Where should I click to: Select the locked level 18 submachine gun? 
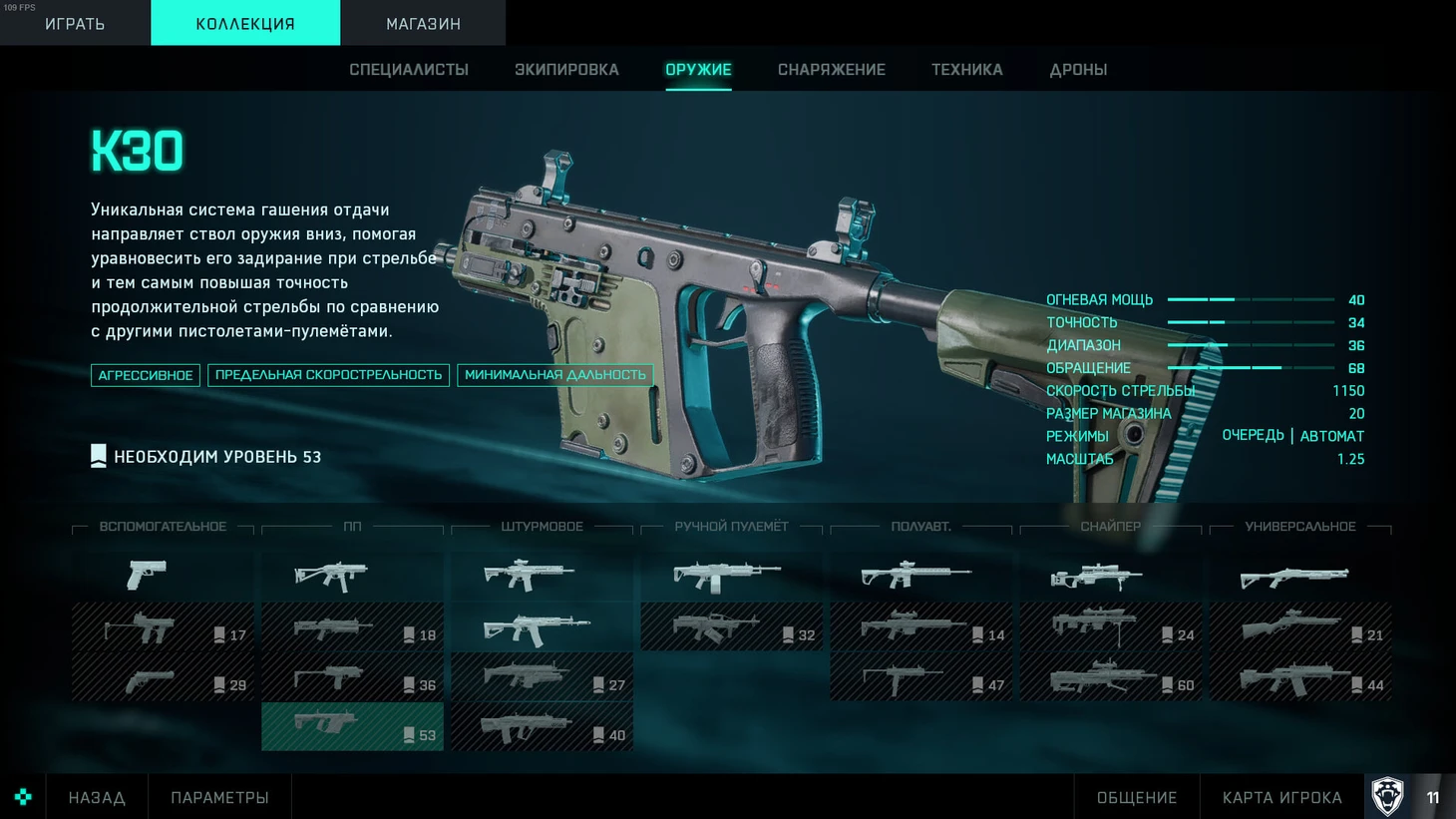(352, 627)
